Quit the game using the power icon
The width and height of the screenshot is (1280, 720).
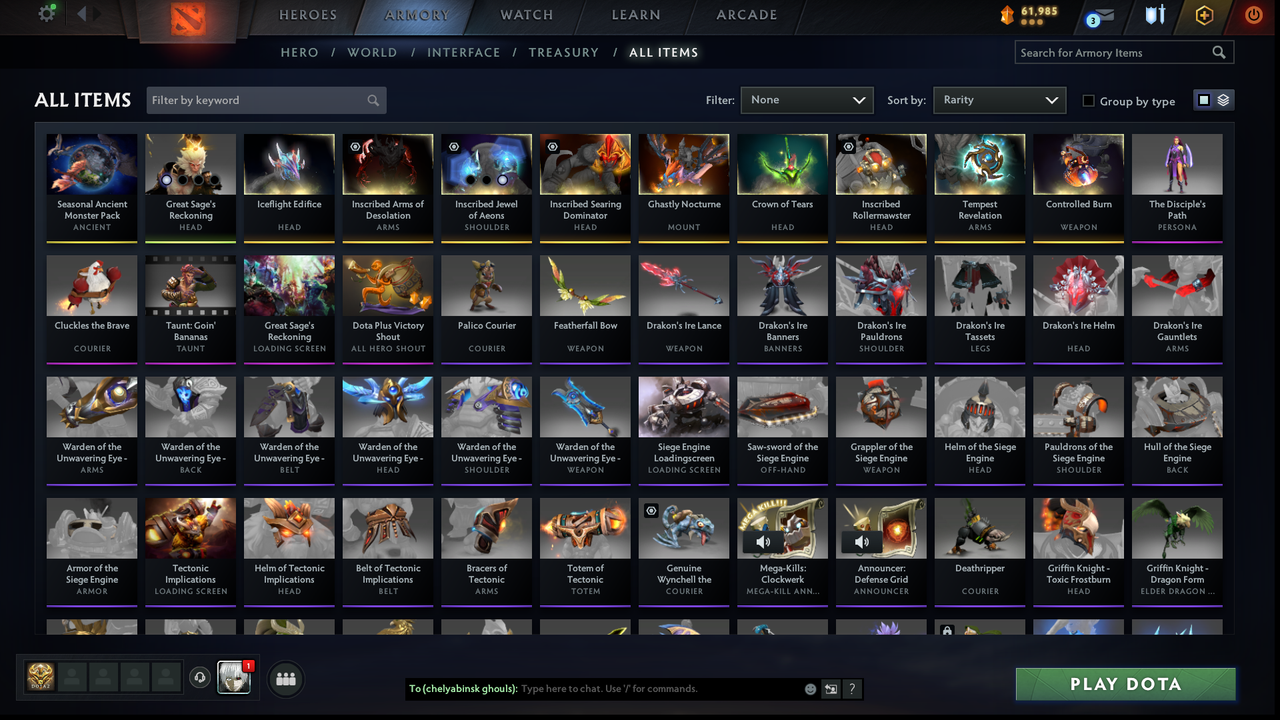[x=1253, y=16]
